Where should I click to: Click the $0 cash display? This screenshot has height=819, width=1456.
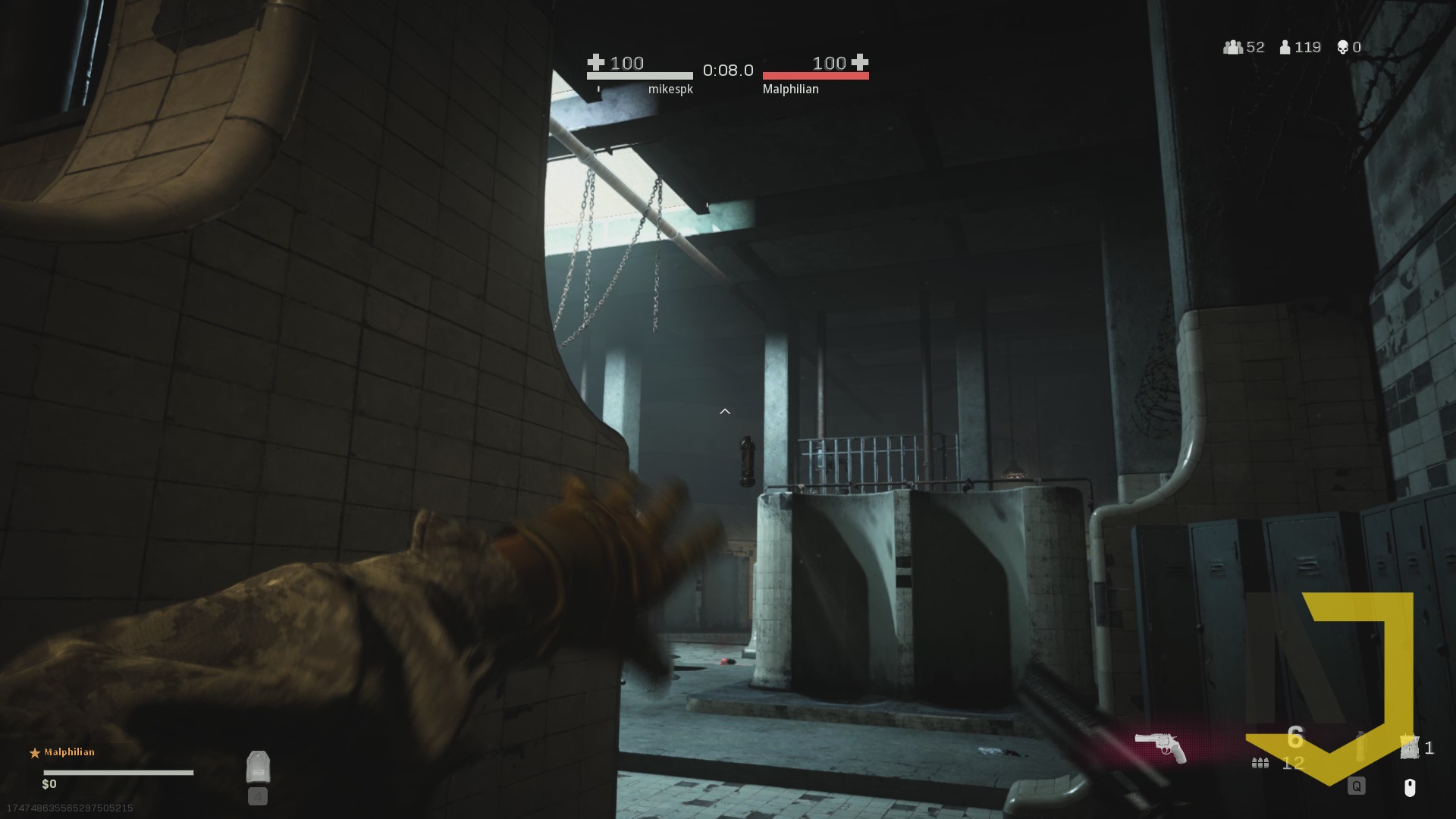click(x=49, y=783)
